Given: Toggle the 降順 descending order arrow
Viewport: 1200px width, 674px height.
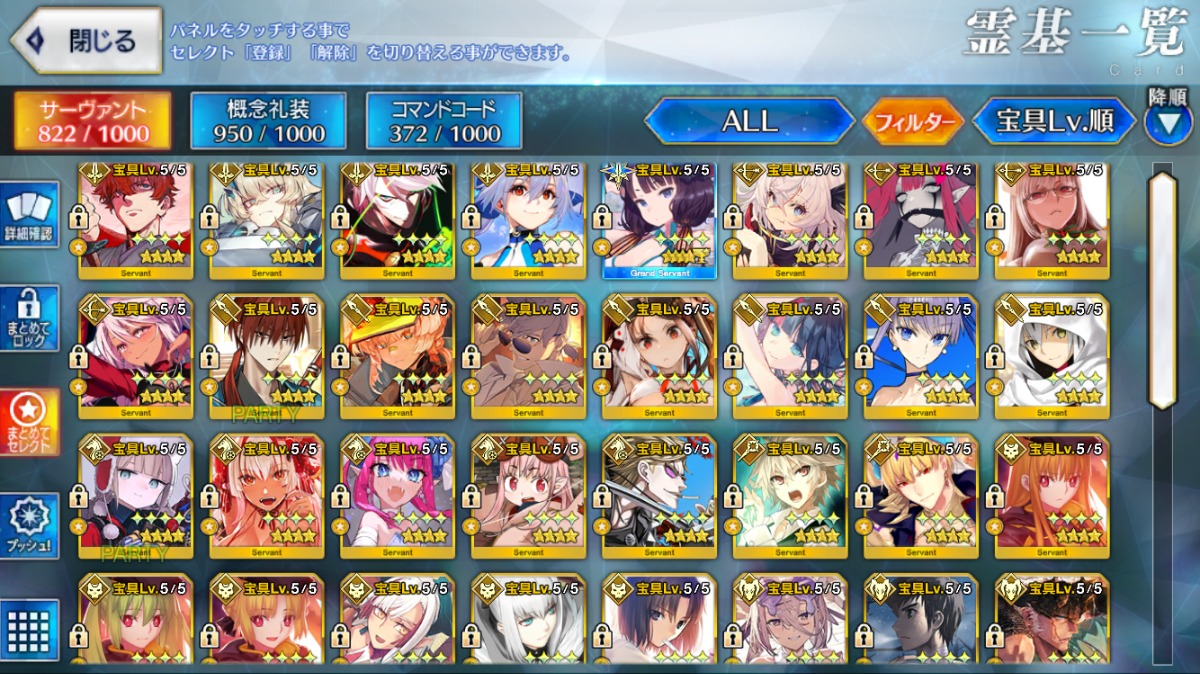Looking at the screenshot, I should point(1168,116).
